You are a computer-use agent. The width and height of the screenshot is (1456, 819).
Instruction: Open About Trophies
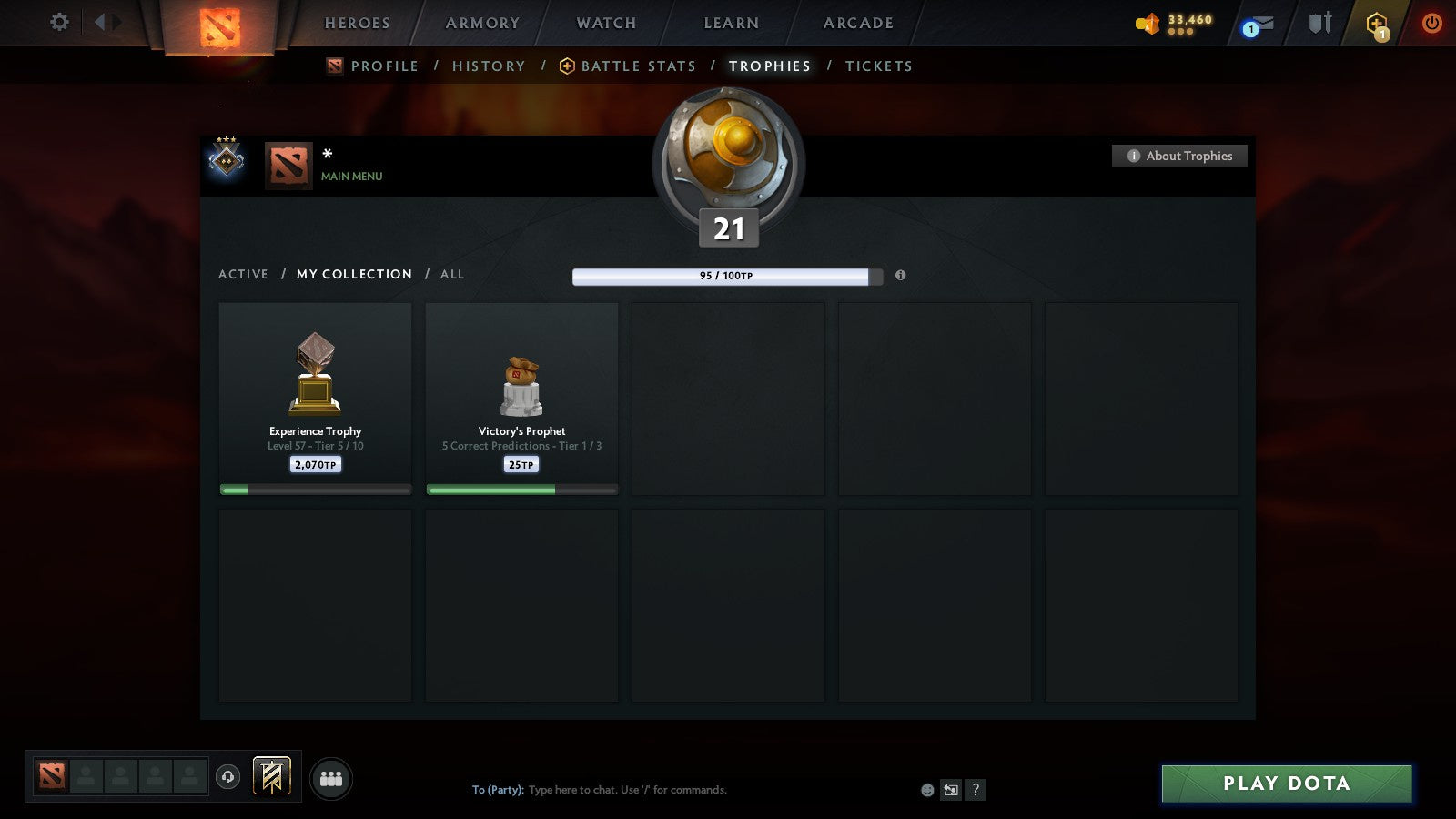click(x=1179, y=156)
